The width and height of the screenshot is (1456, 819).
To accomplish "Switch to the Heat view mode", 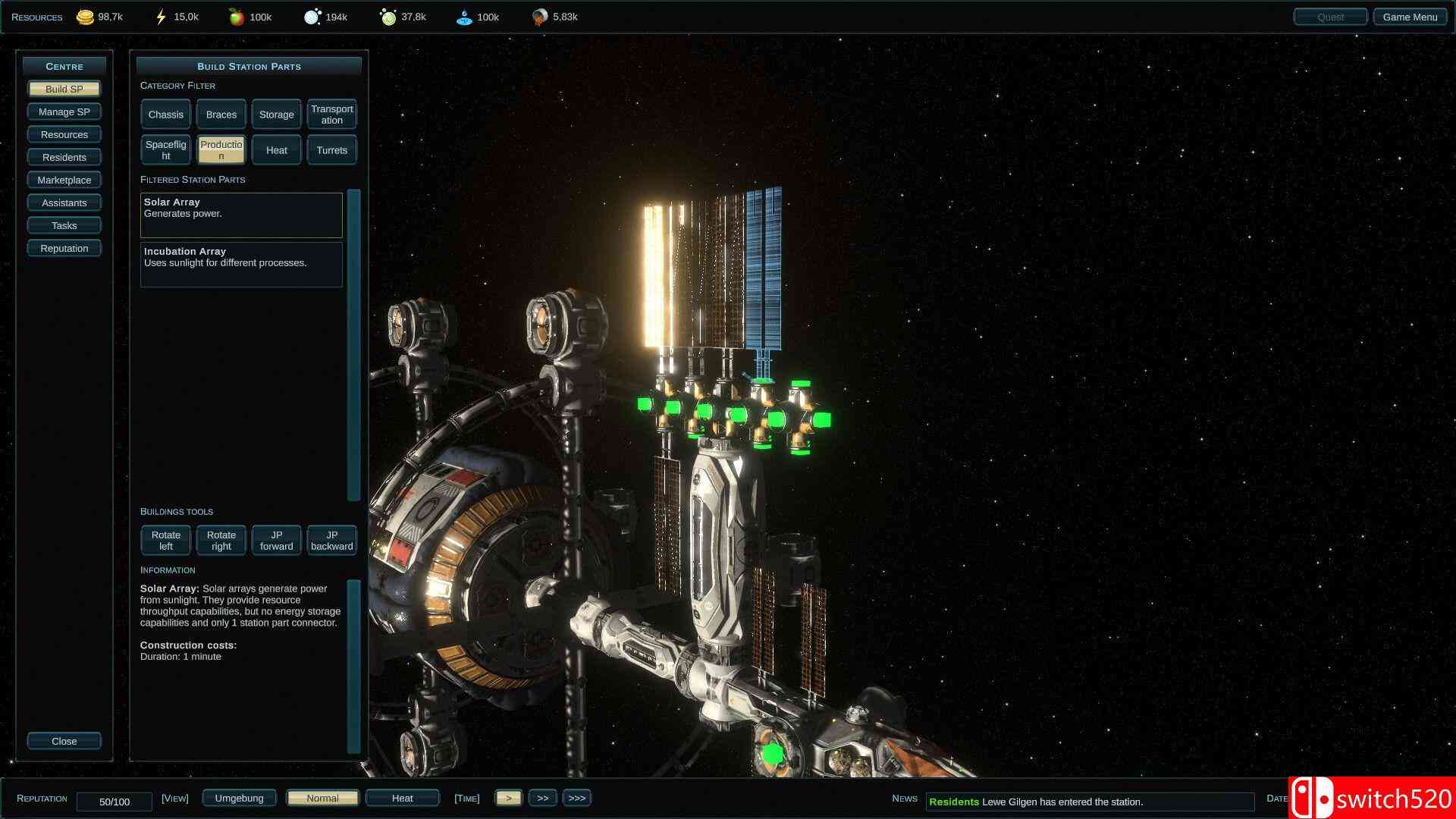I will [x=403, y=798].
